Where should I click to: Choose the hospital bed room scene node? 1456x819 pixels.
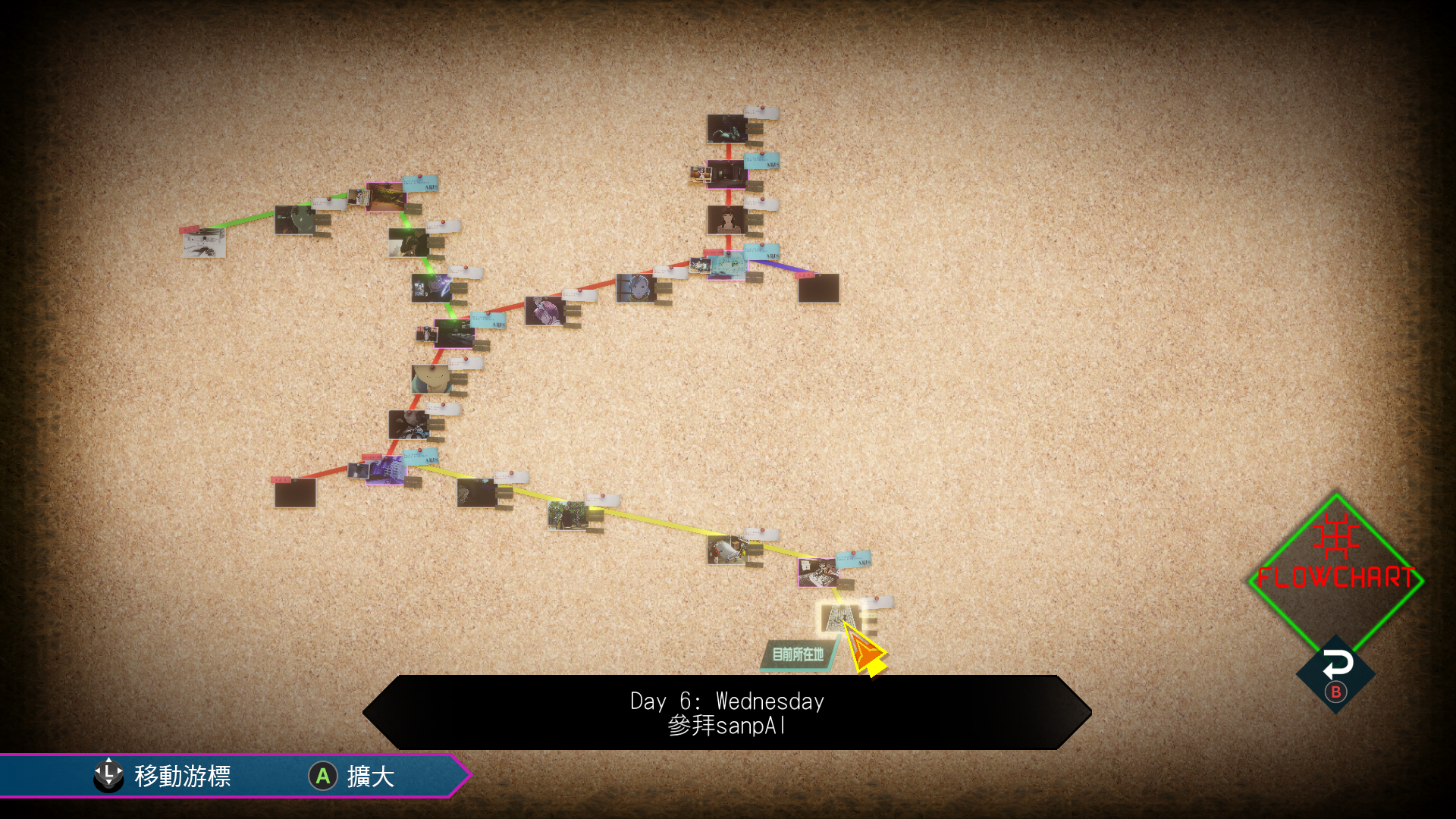click(x=726, y=550)
